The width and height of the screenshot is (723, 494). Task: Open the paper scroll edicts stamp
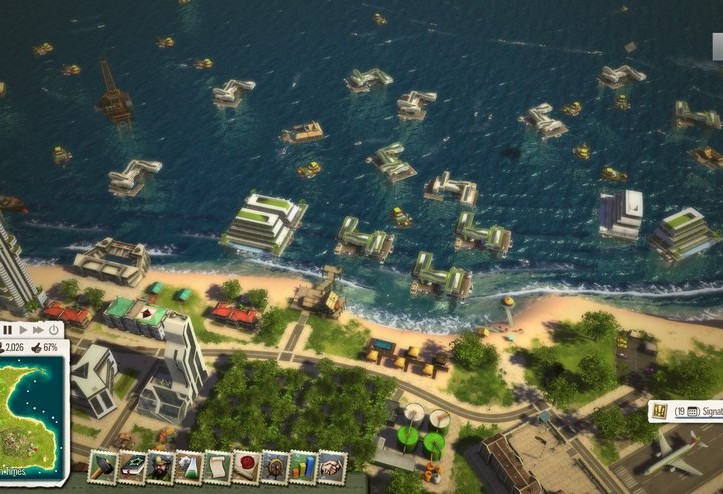click(217, 467)
